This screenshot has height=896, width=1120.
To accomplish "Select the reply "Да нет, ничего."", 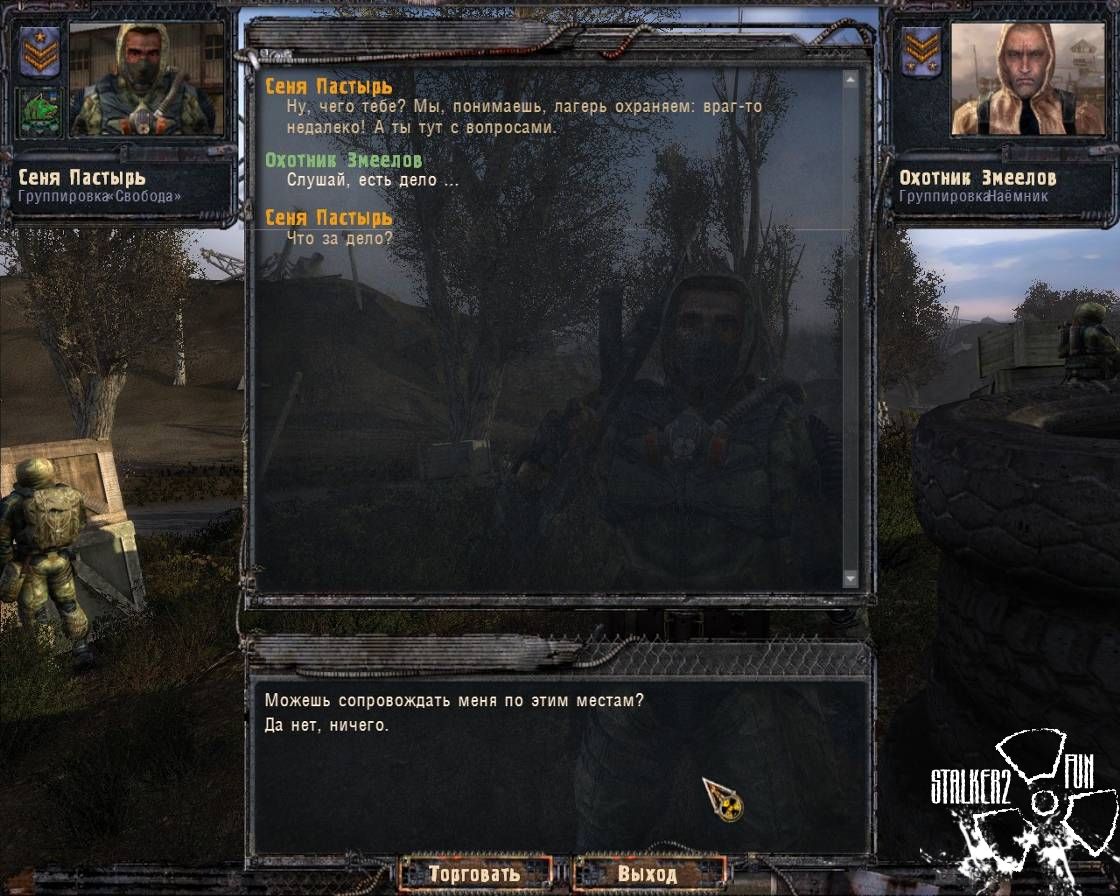I will [326, 725].
